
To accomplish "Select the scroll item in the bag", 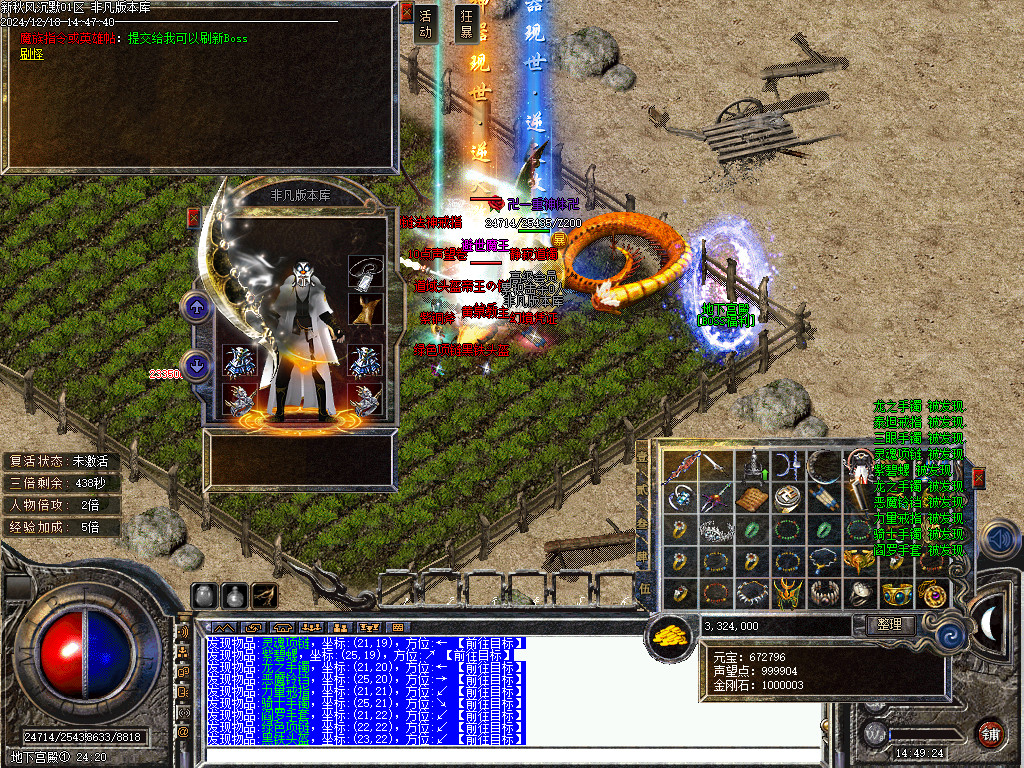I will (751, 498).
